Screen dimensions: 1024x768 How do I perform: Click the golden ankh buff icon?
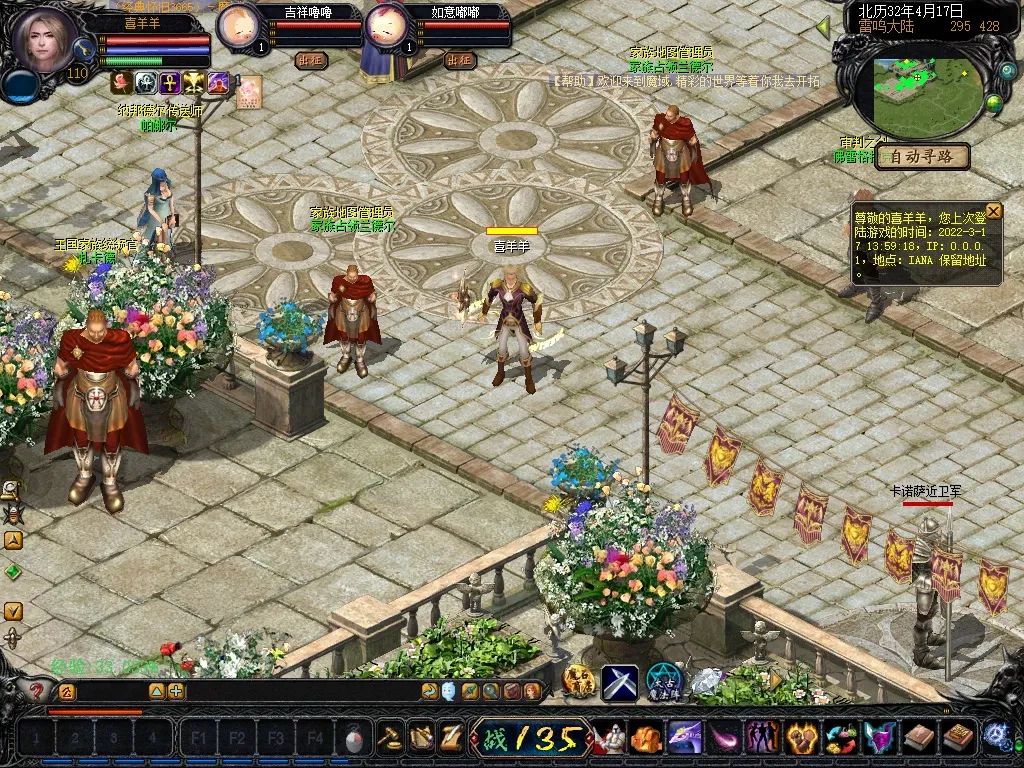click(x=170, y=83)
